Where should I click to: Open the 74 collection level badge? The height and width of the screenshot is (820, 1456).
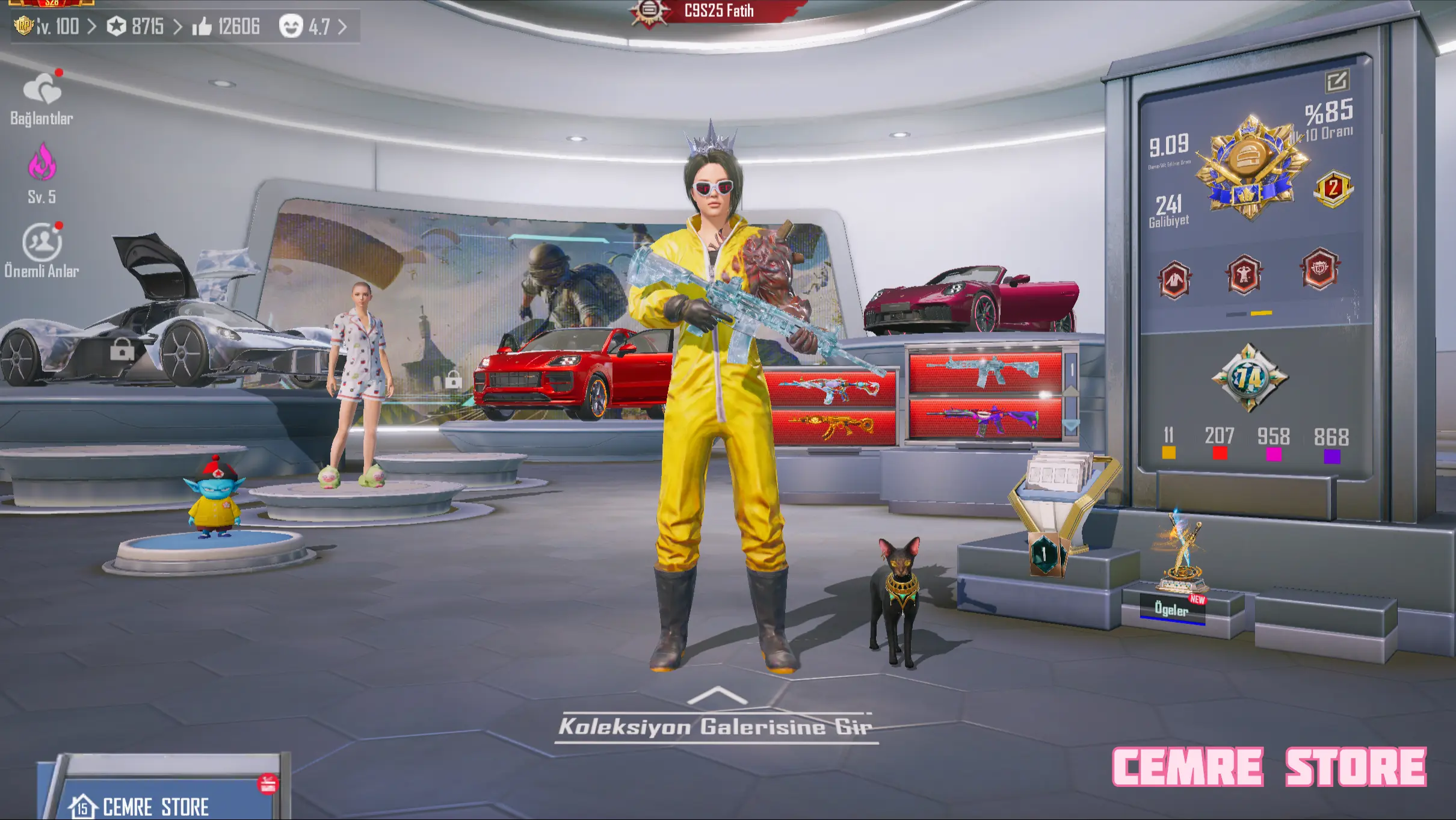click(1249, 378)
